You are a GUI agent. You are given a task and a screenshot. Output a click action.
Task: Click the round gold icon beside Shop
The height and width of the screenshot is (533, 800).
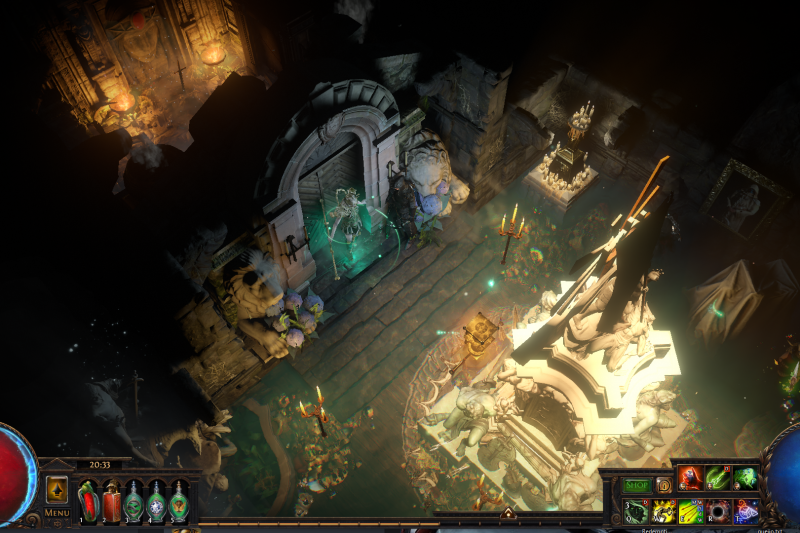[663, 485]
